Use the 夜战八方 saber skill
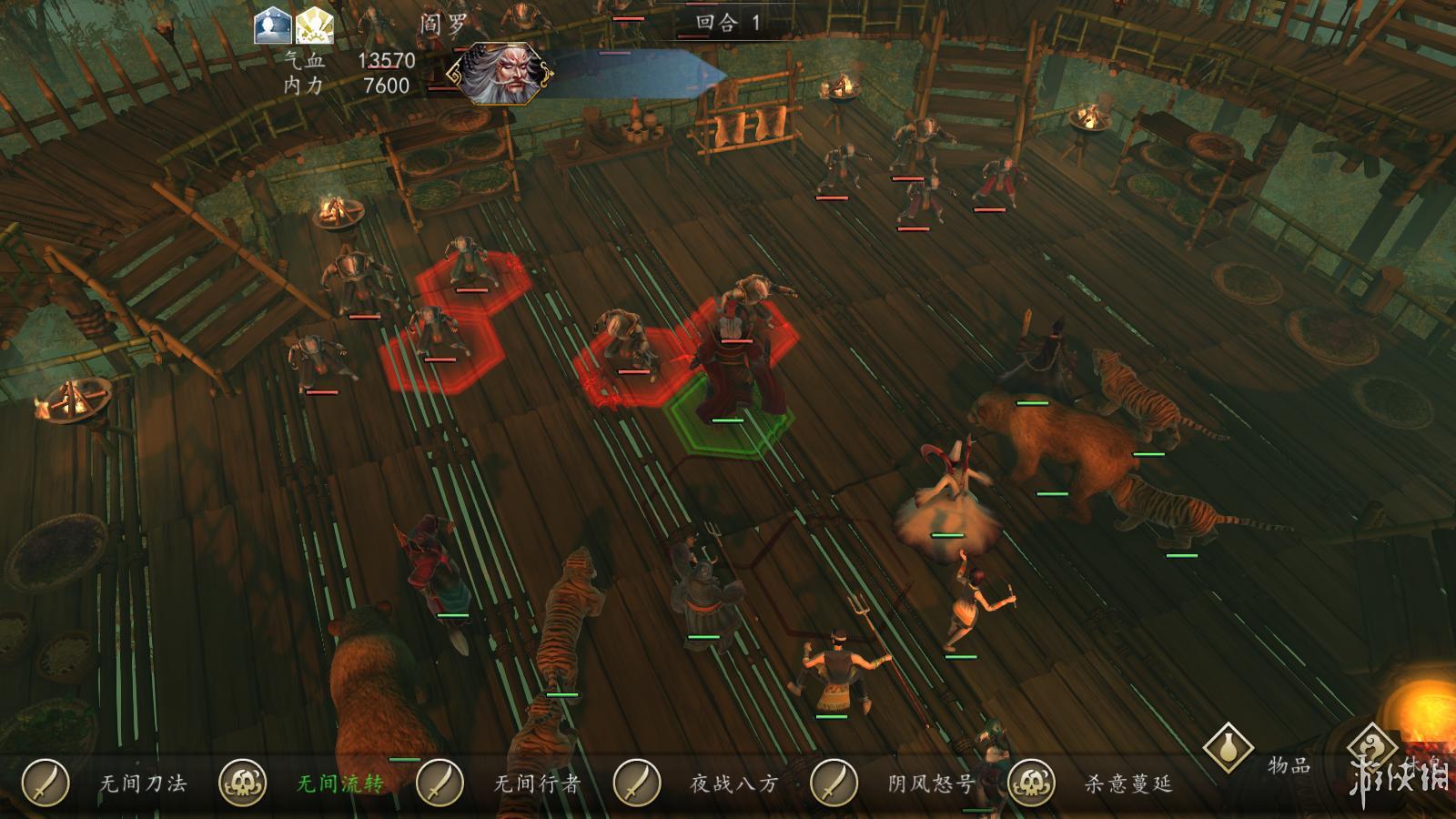This screenshot has height=819, width=1456. pos(637,782)
